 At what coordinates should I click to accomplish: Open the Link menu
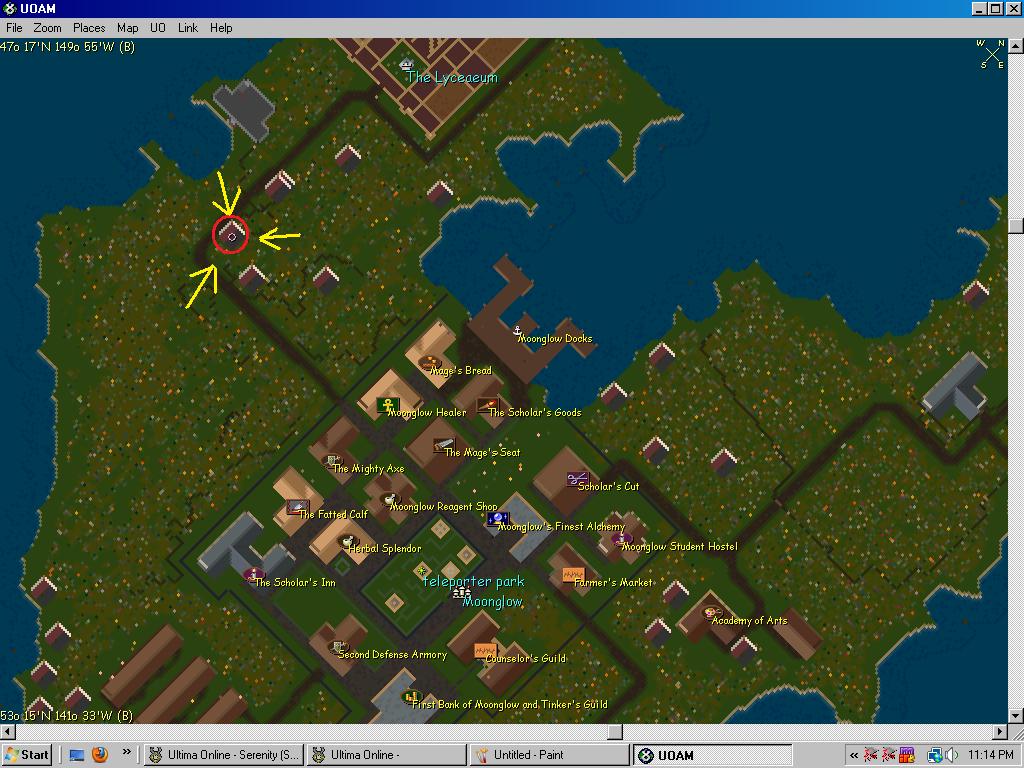pos(188,28)
